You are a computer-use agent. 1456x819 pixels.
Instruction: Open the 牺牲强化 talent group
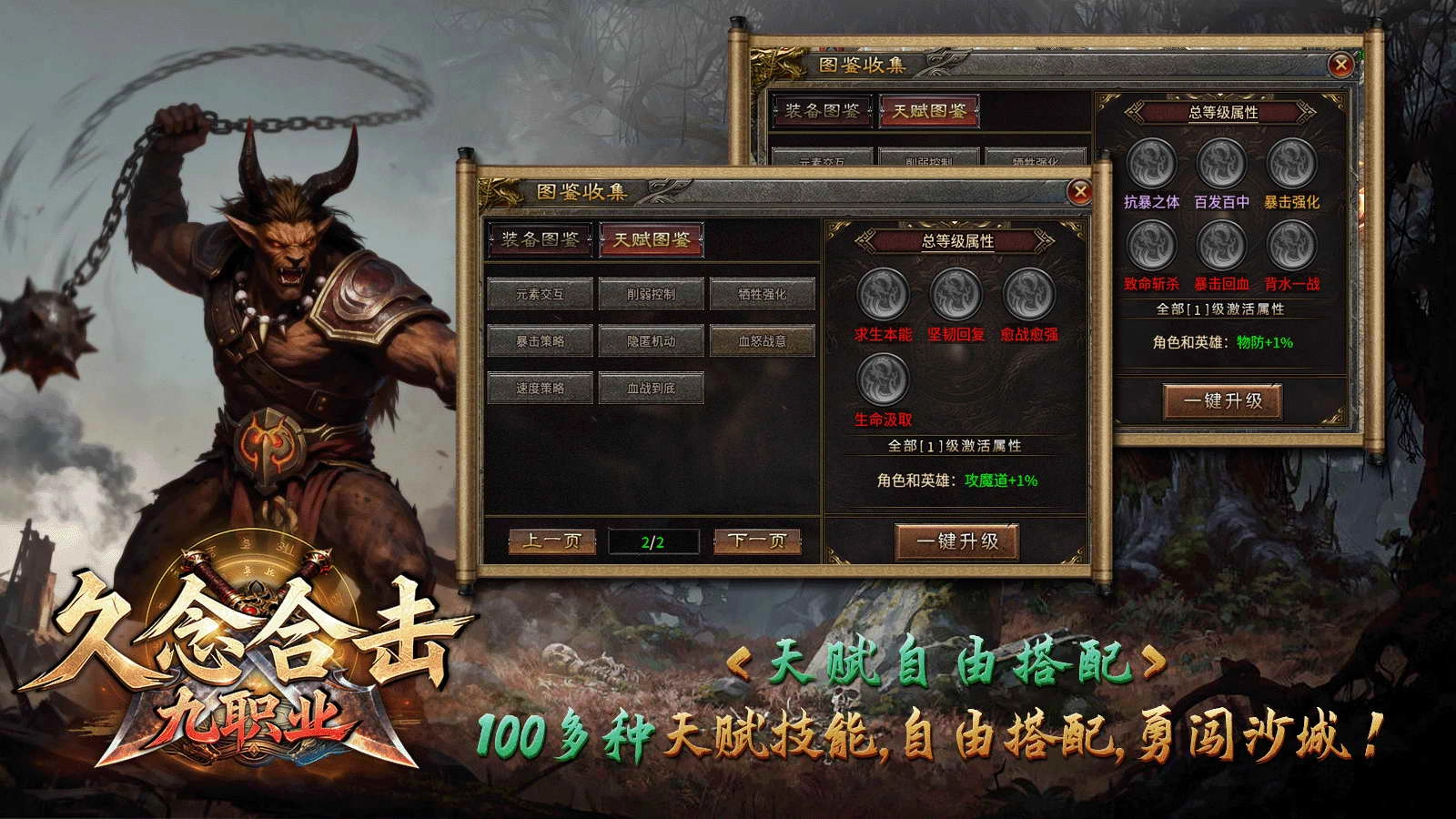pos(763,293)
